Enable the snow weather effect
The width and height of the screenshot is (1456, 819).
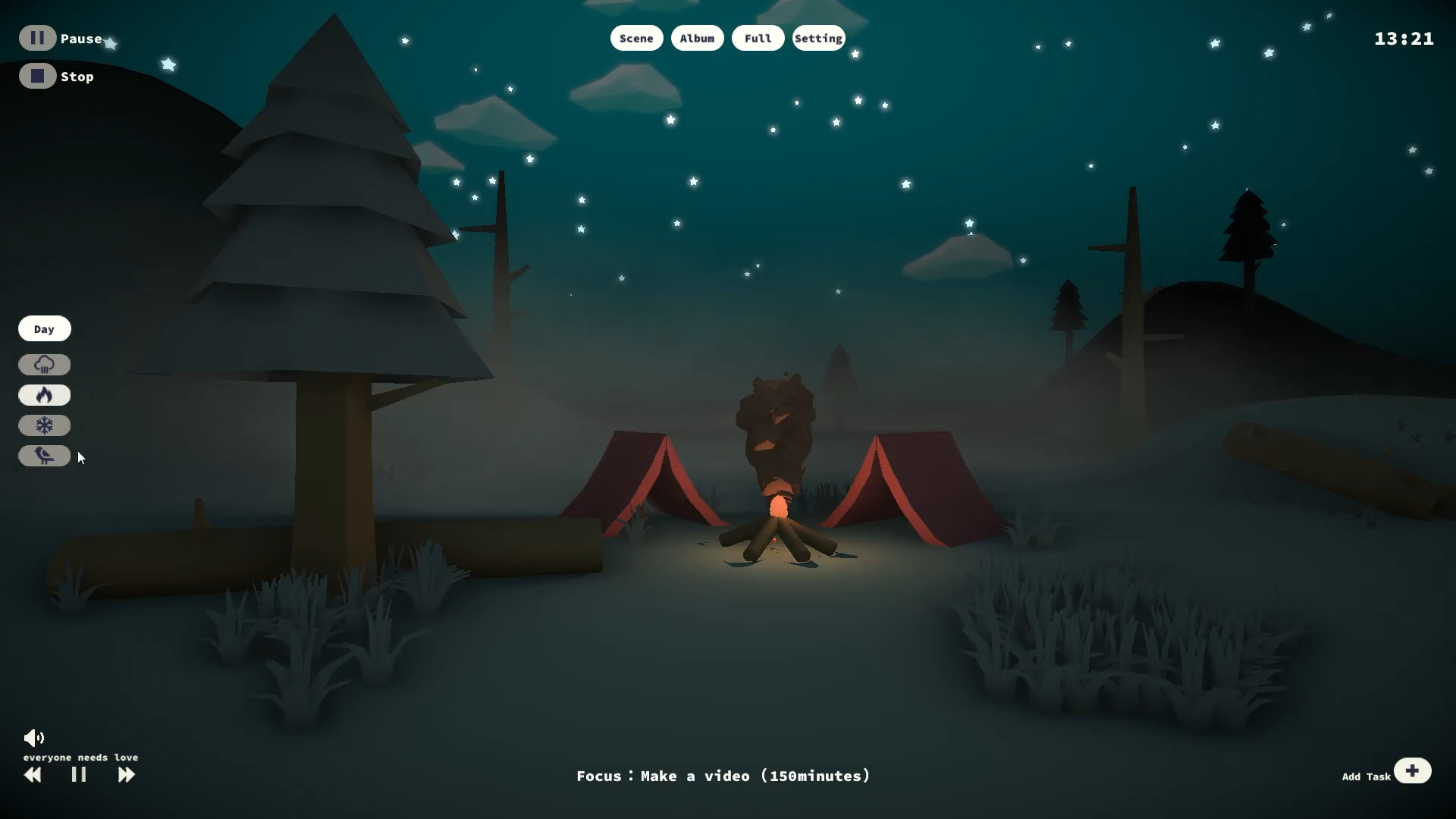(44, 425)
